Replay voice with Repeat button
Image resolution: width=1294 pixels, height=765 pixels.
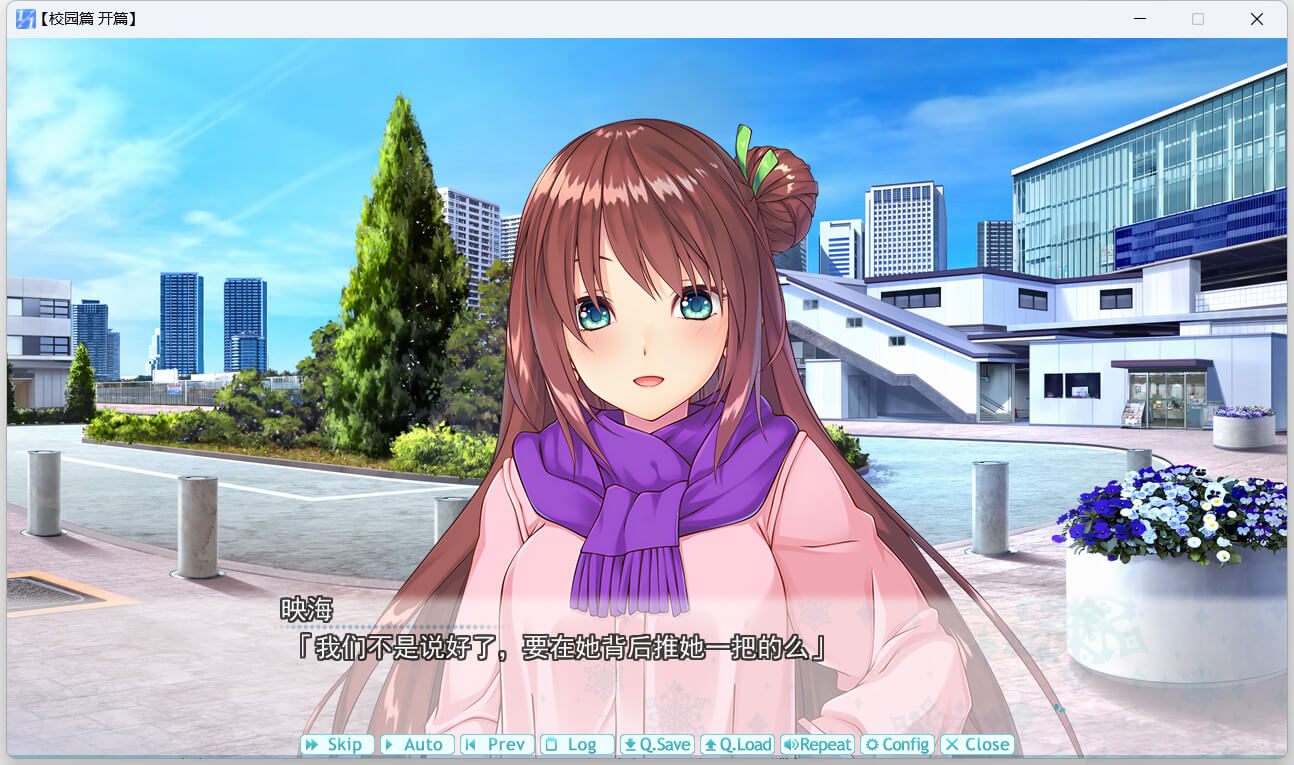[x=817, y=745]
